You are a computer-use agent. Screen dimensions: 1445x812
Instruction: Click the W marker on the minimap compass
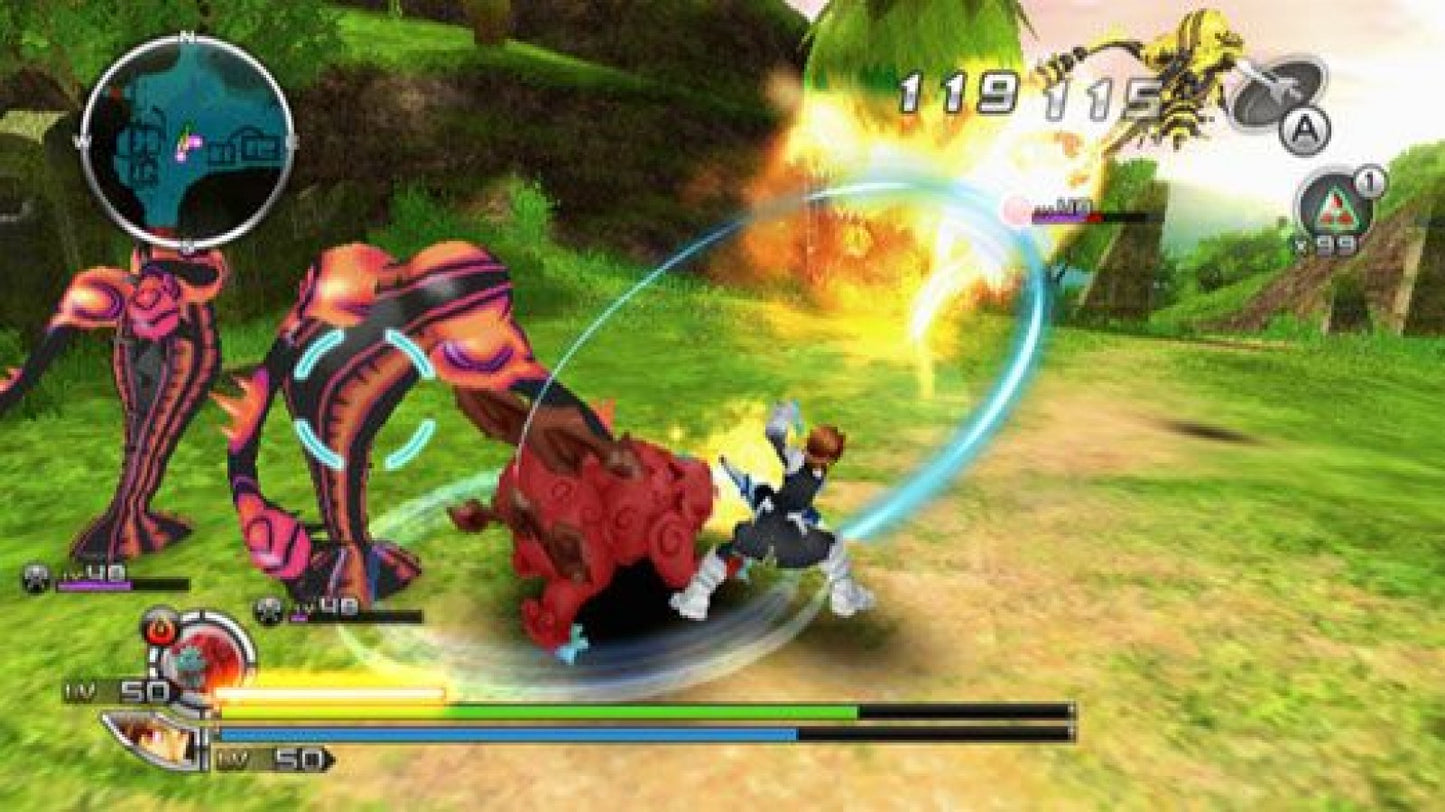[x=82, y=141]
